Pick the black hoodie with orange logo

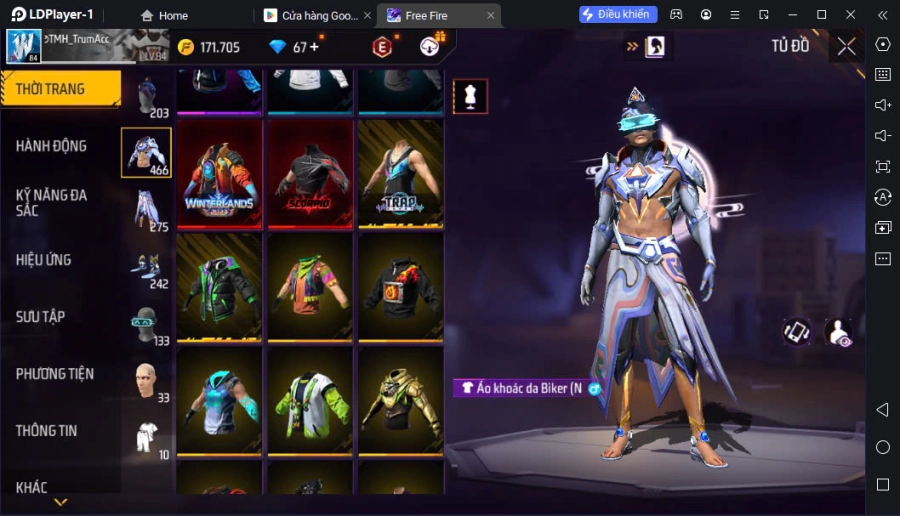[x=400, y=288]
